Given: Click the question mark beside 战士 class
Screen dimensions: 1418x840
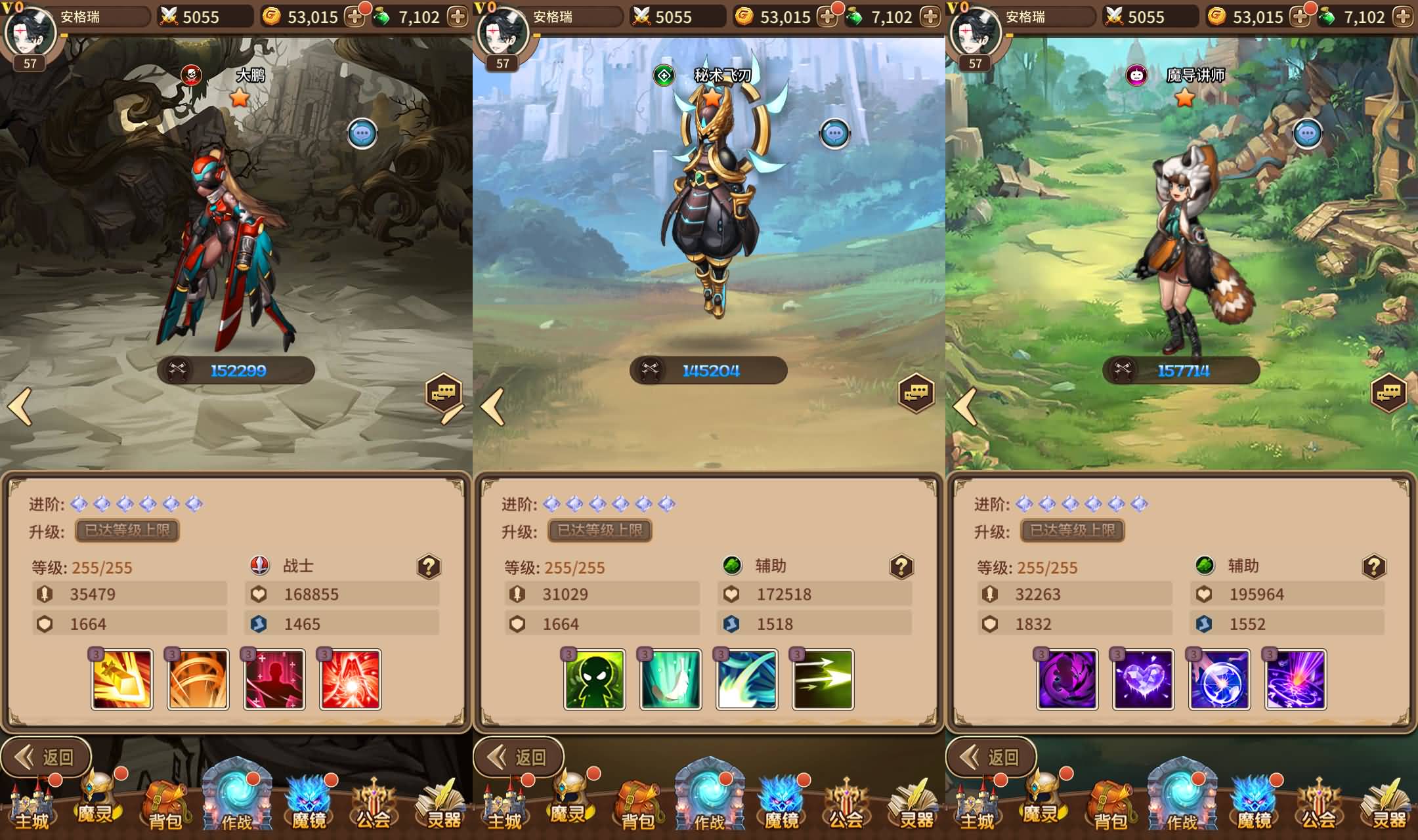Looking at the screenshot, I should (429, 566).
